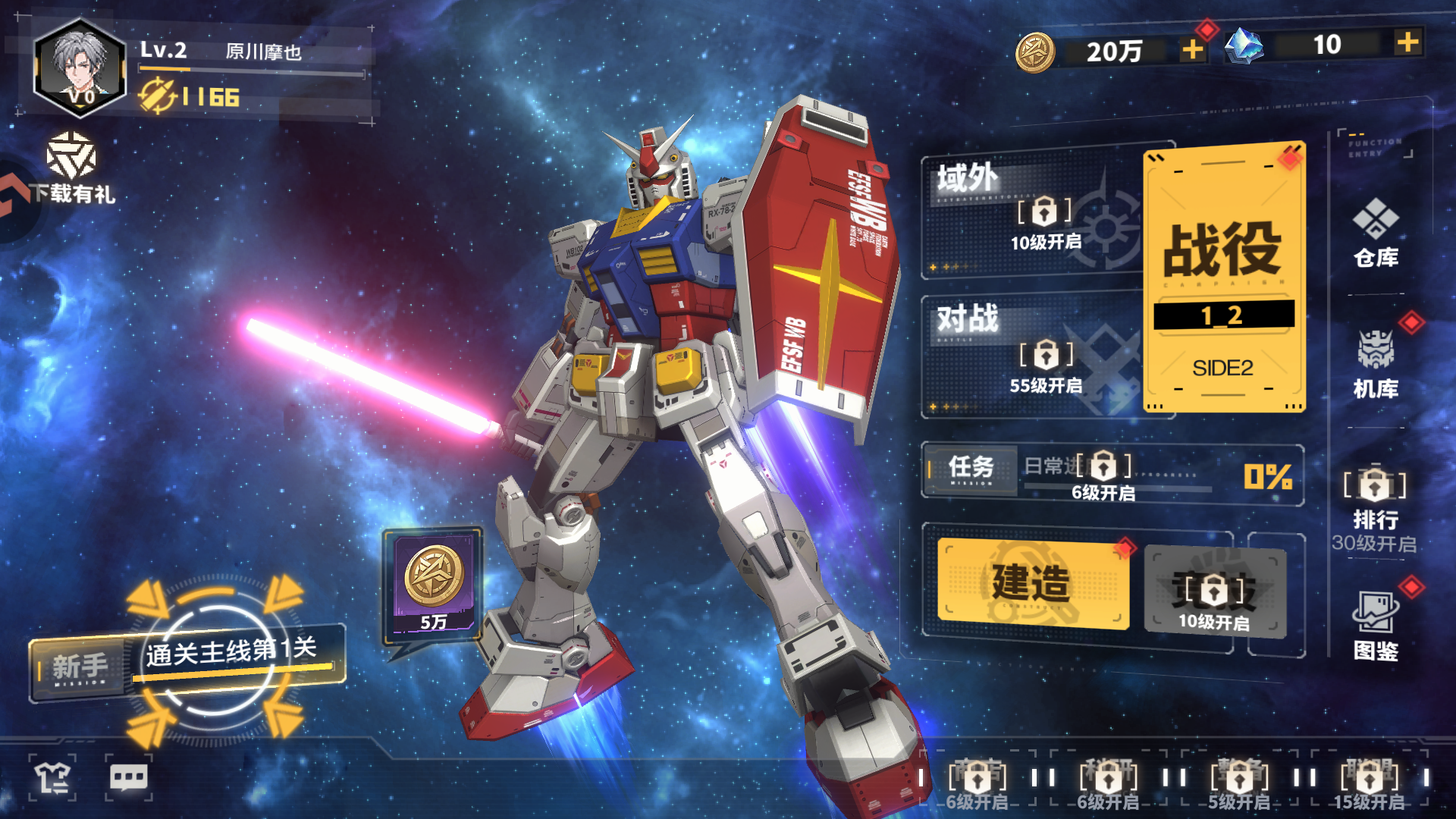Claim the 5万 coin reward bubble
The width and height of the screenshot is (1456, 819).
click(x=434, y=585)
